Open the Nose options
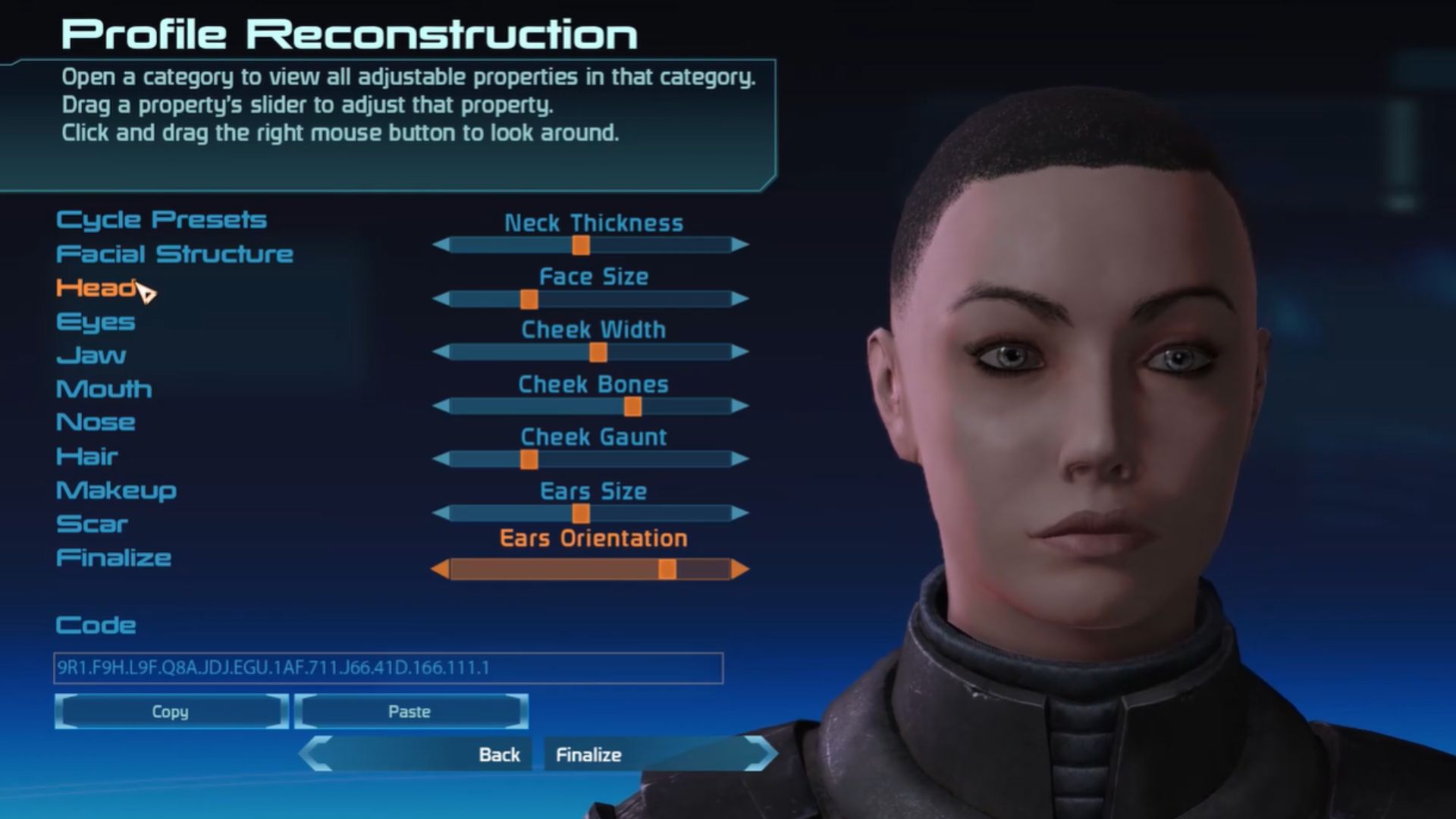 coord(96,422)
